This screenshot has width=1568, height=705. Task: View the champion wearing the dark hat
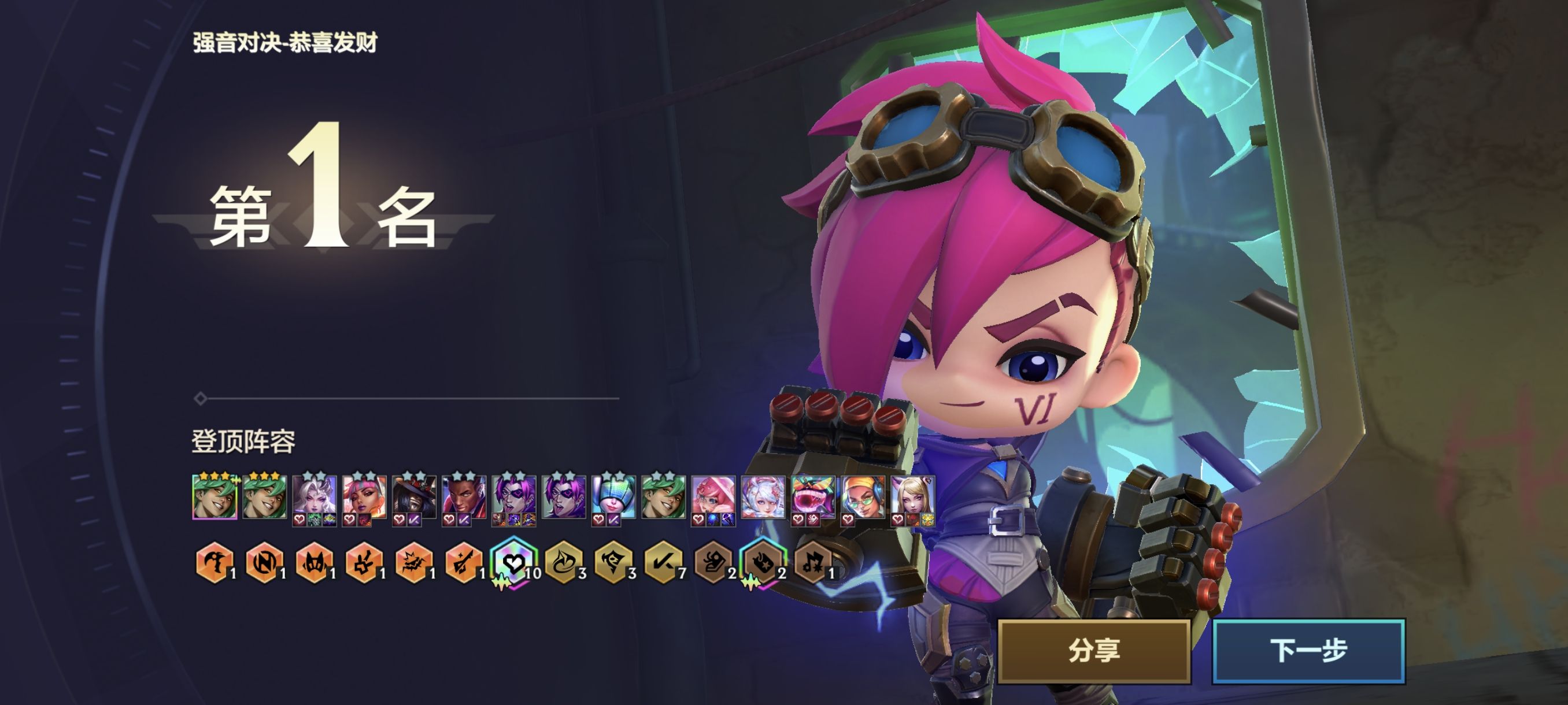[x=414, y=496]
